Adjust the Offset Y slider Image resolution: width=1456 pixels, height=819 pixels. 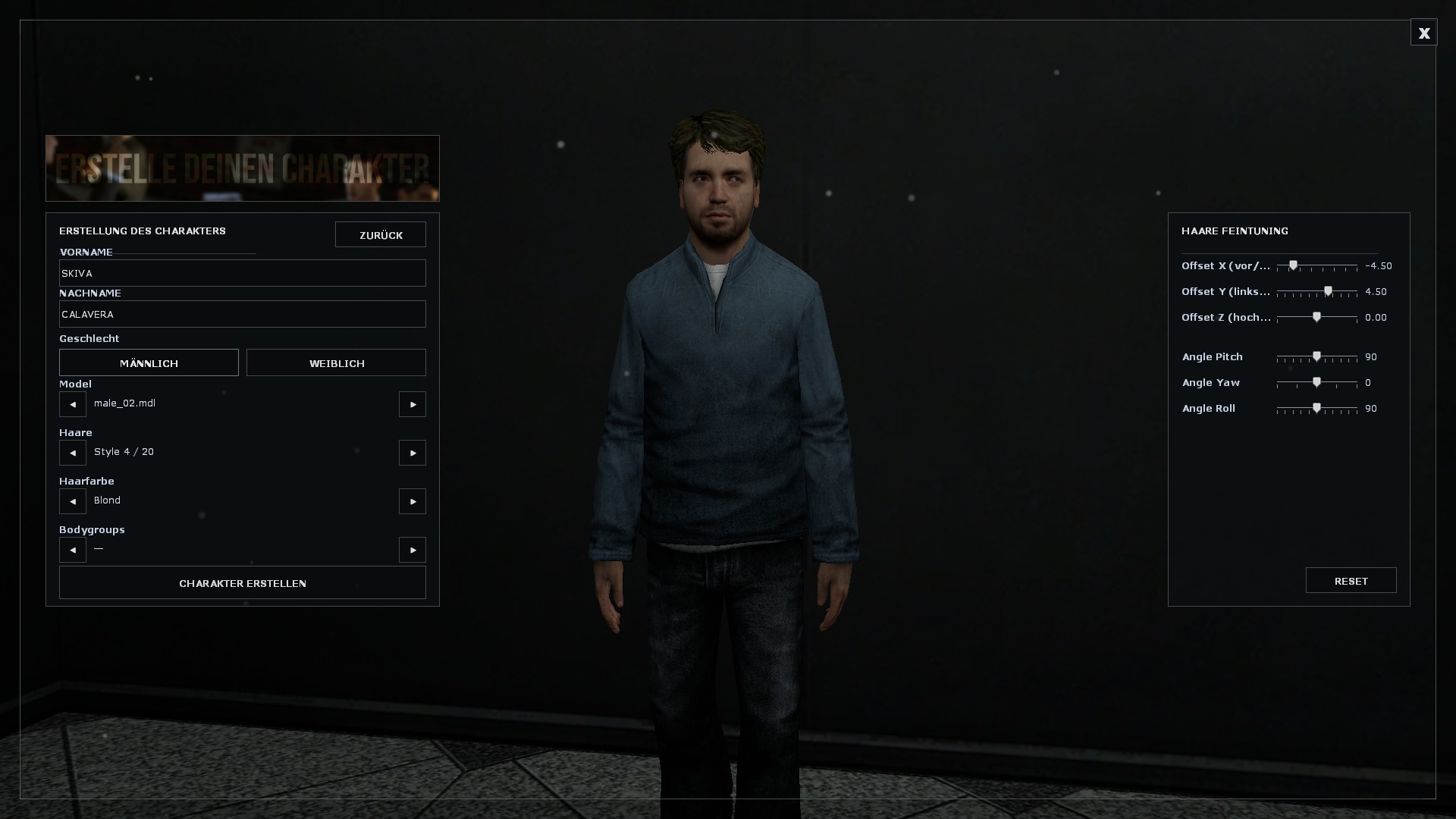tap(1326, 291)
